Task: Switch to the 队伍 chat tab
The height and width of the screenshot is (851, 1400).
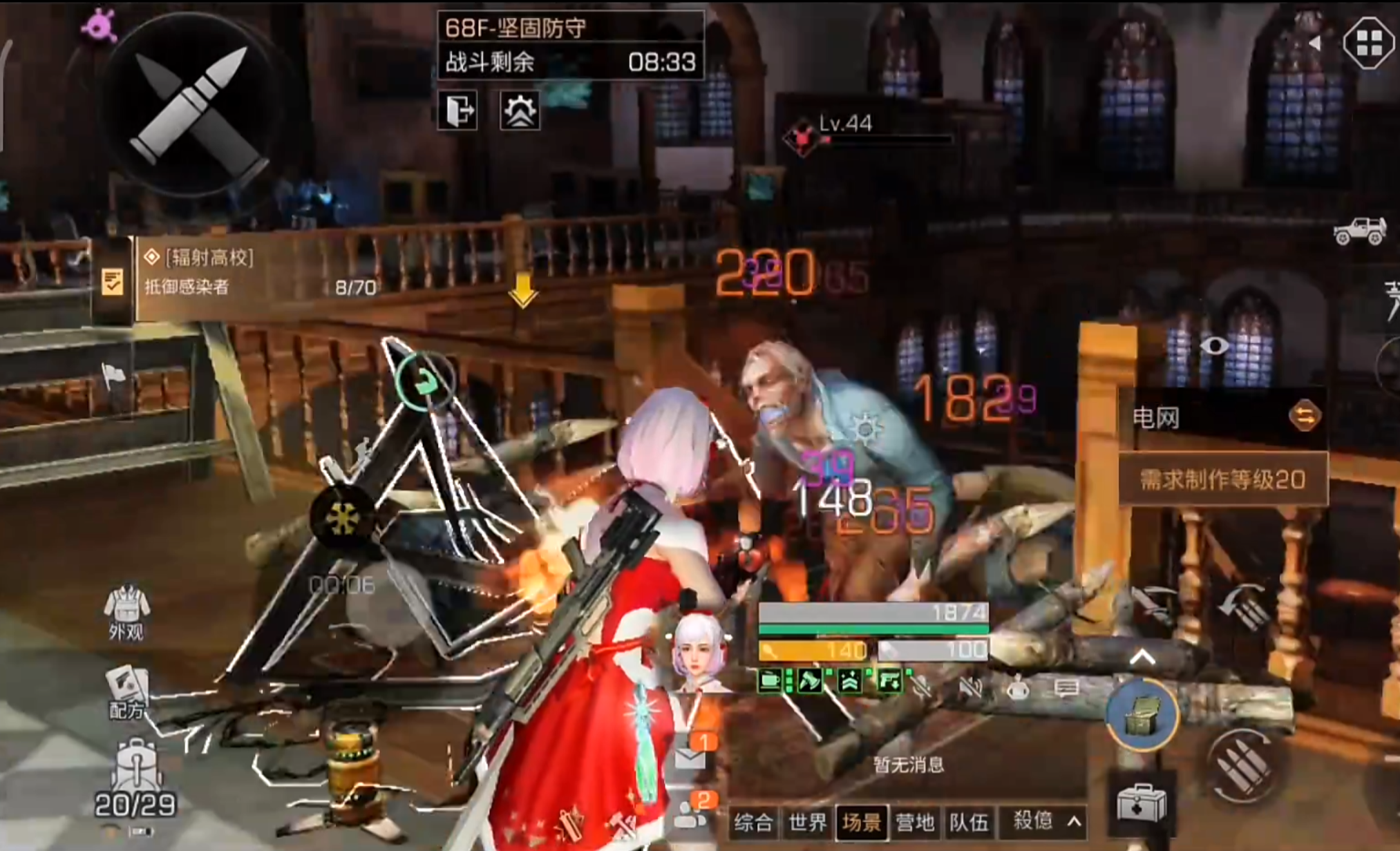Action: click(x=969, y=822)
